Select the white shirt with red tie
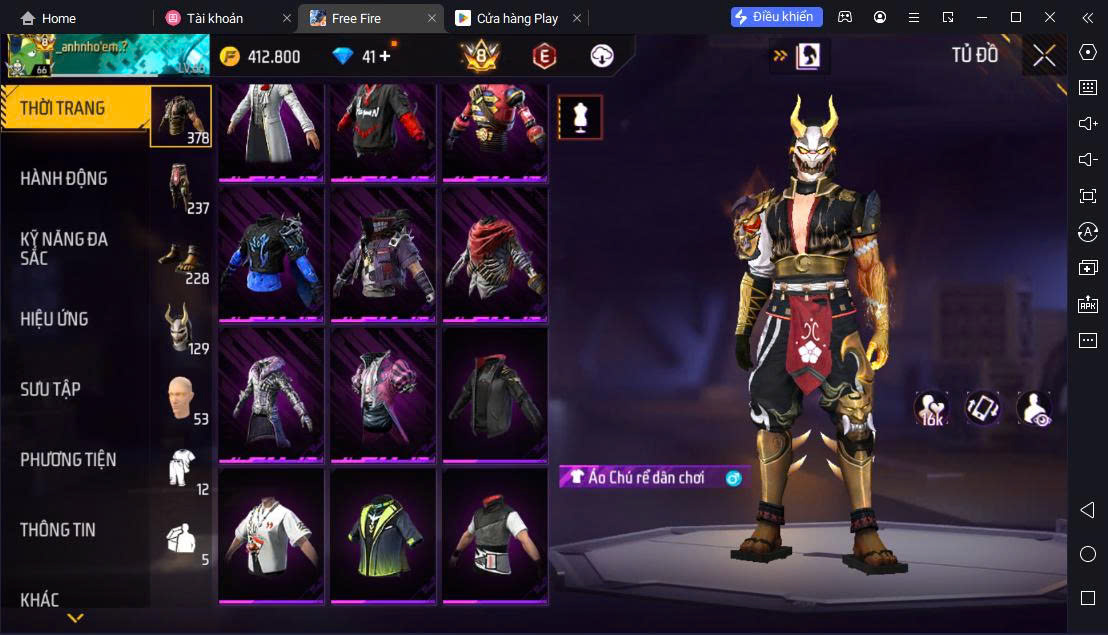Image resolution: width=1108 pixels, height=635 pixels. coord(271,535)
